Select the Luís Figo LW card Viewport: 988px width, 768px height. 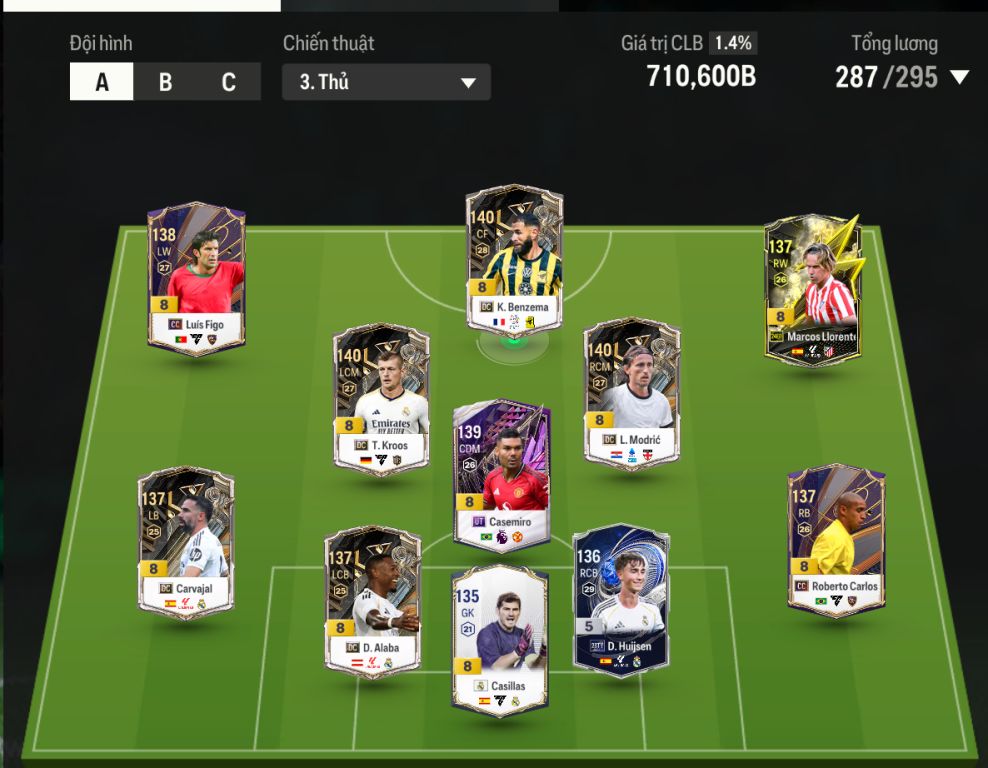(196, 278)
